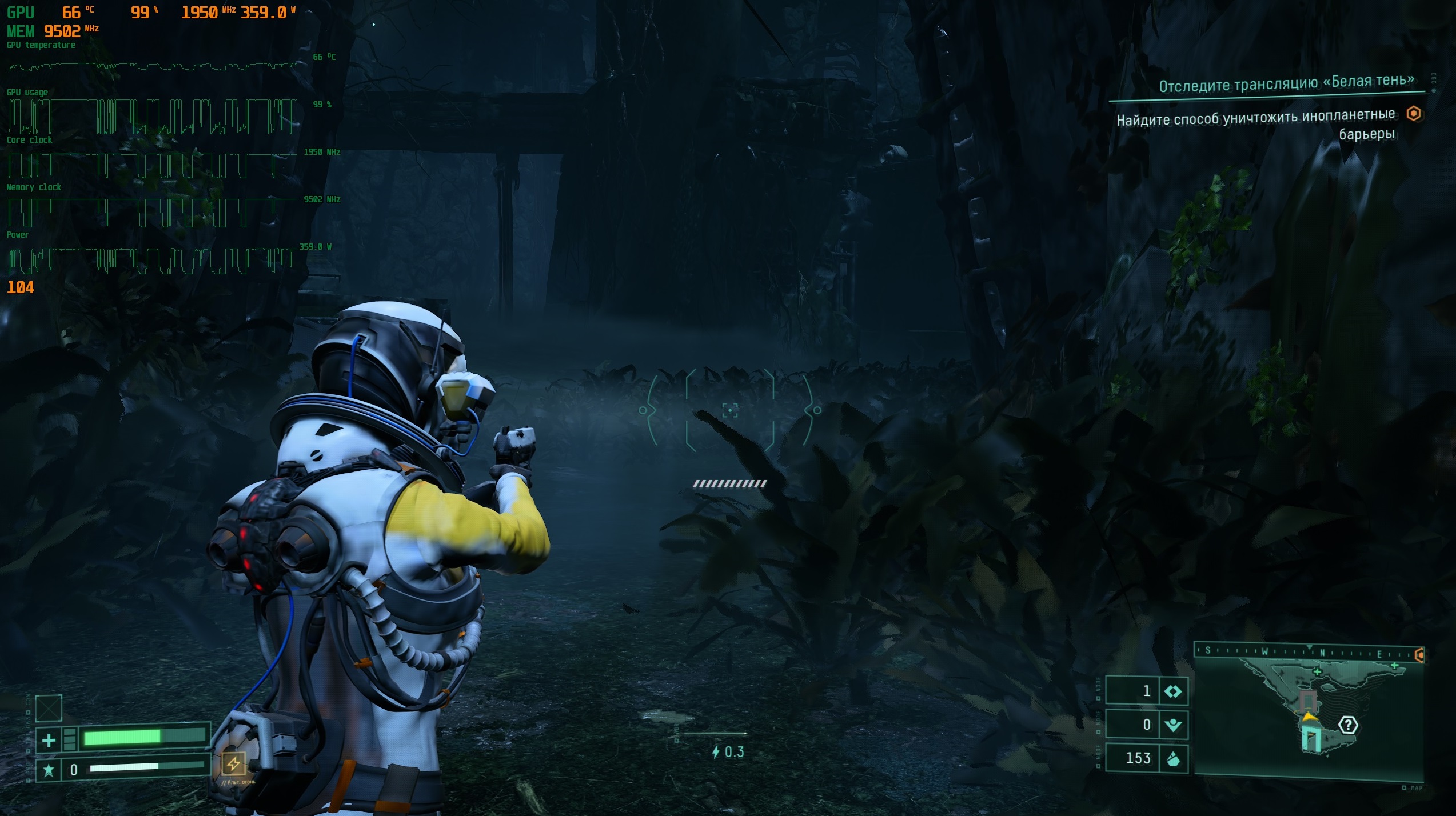Click the cyan gate marker on minimap
The image size is (1456, 816).
click(1310, 739)
